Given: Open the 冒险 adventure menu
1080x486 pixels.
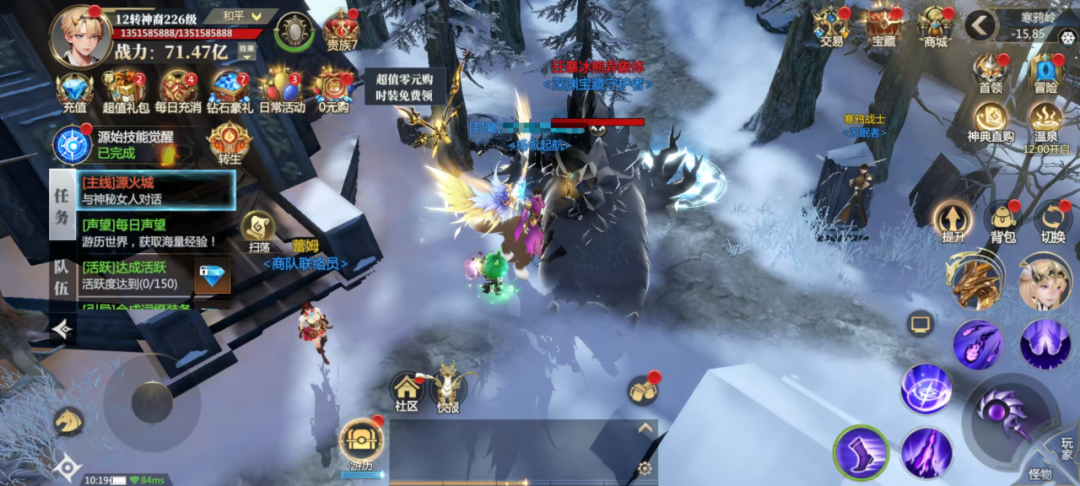Looking at the screenshot, I should (x=1045, y=73).
